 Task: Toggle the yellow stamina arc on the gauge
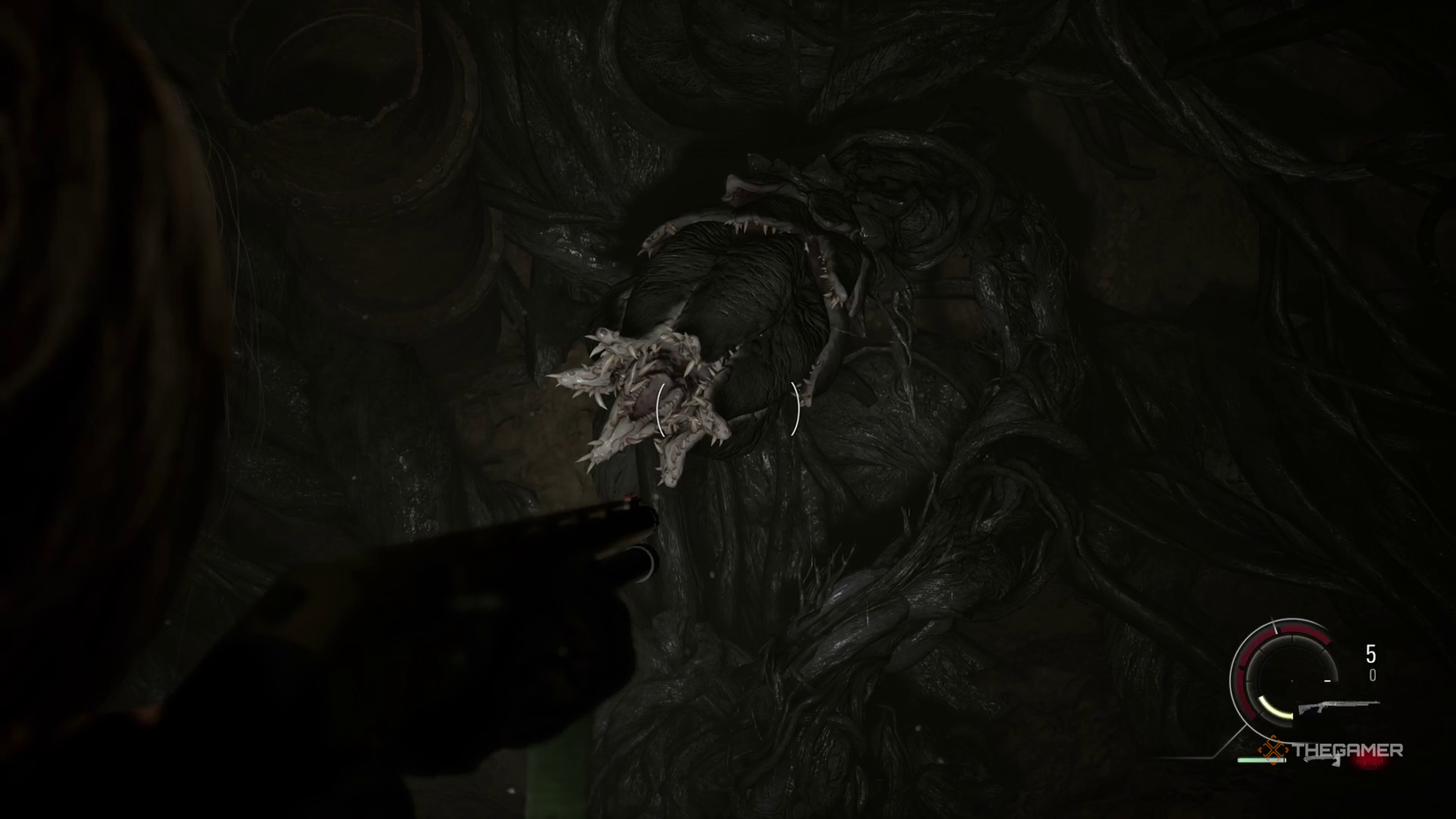coord(1274,710)
